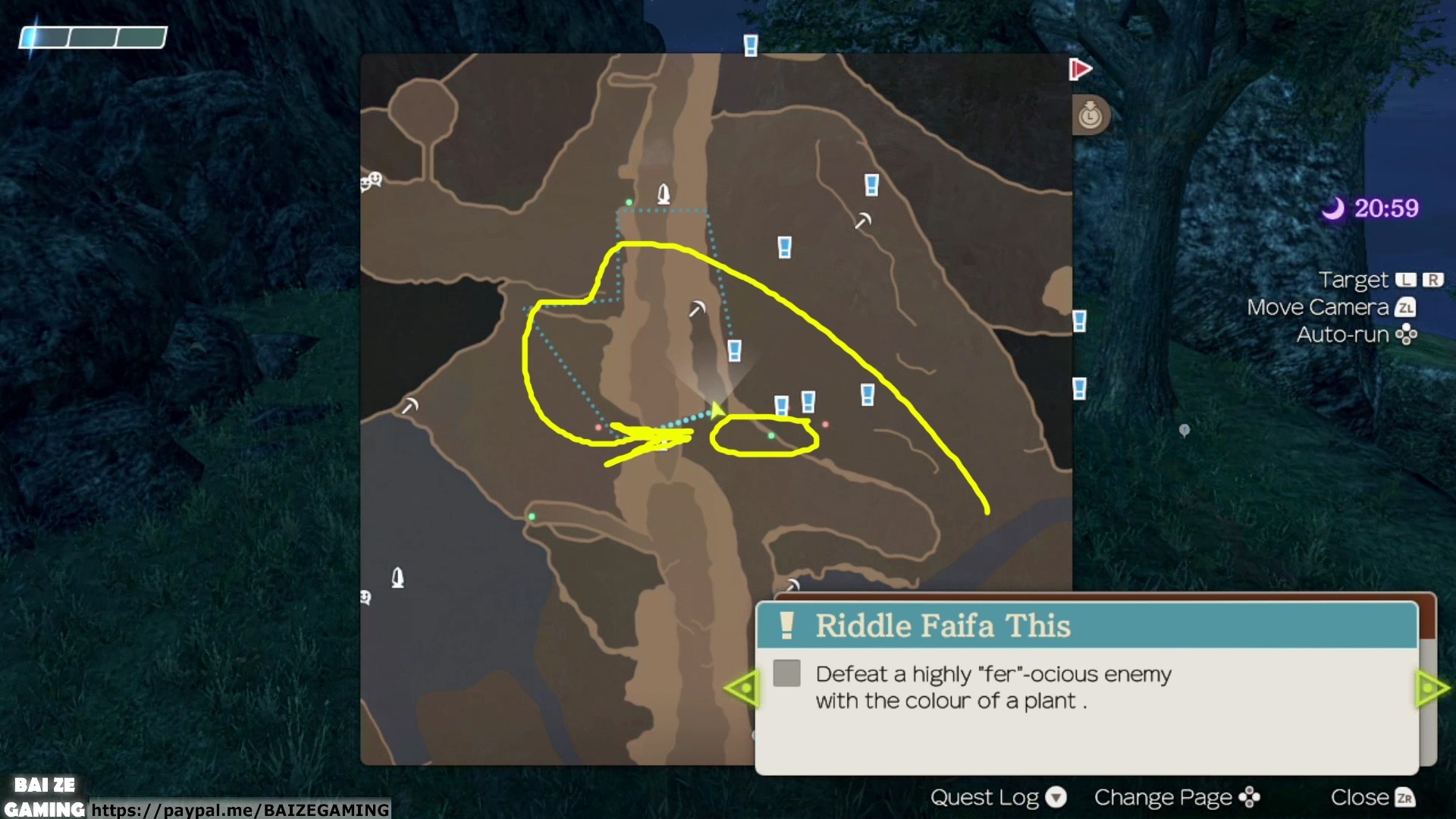Close the map screen

coord(1372,798)
